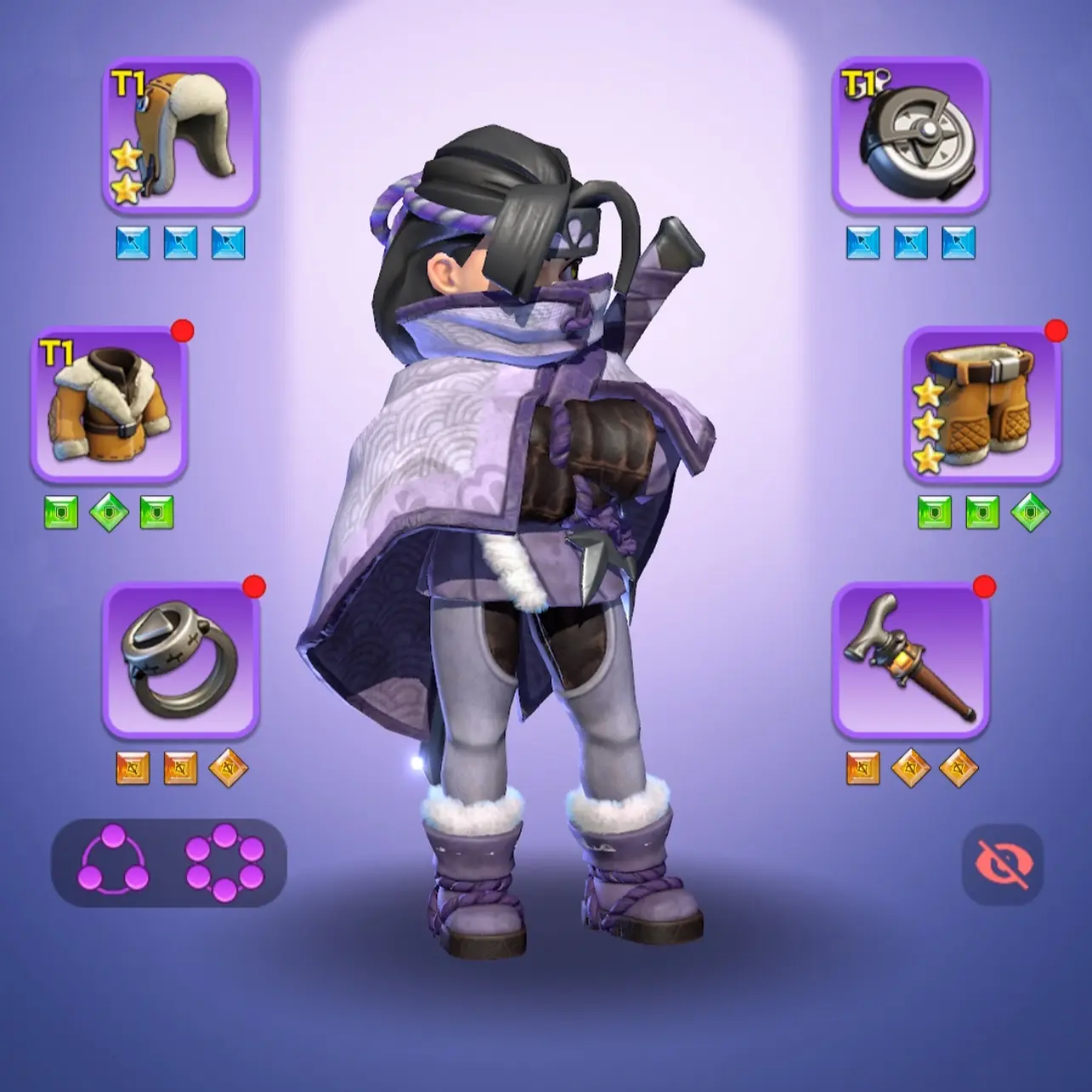Select the fur-lined hat equipment slot

[x=180, y=134]
